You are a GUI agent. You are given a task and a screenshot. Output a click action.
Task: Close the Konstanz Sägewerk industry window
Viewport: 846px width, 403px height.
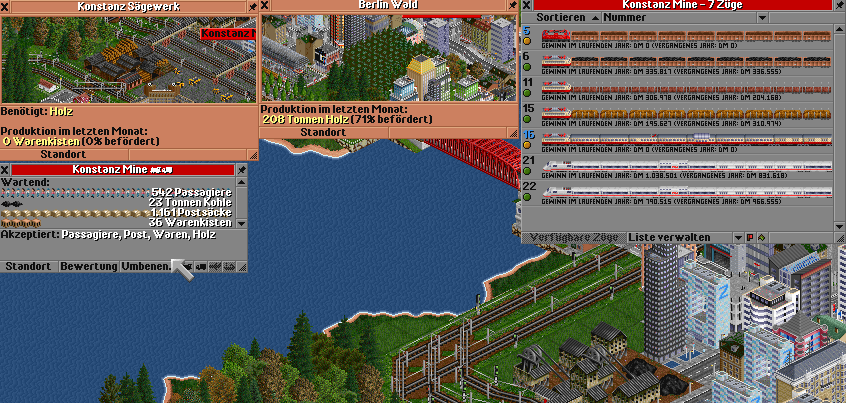pos(6,6)
